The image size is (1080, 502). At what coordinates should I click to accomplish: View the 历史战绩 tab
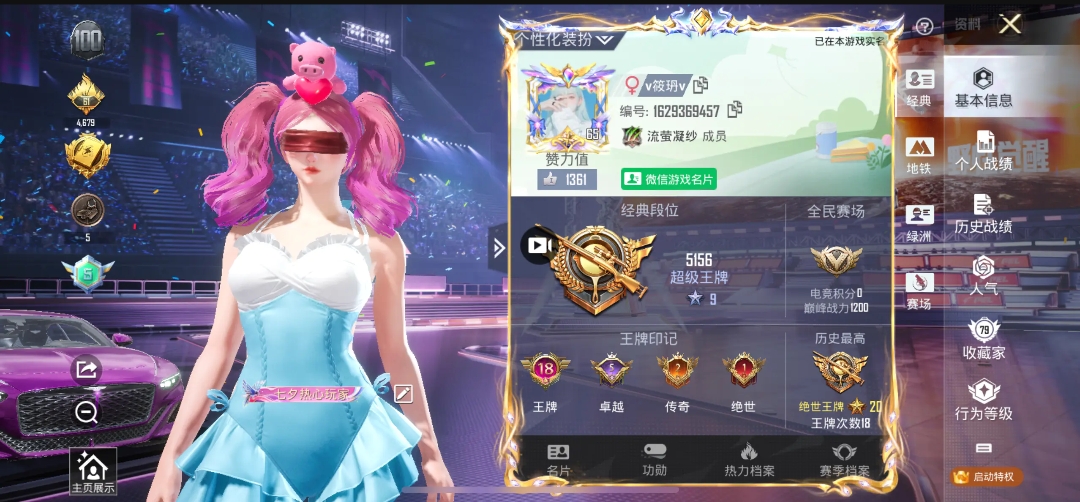(x=983, y=214)
